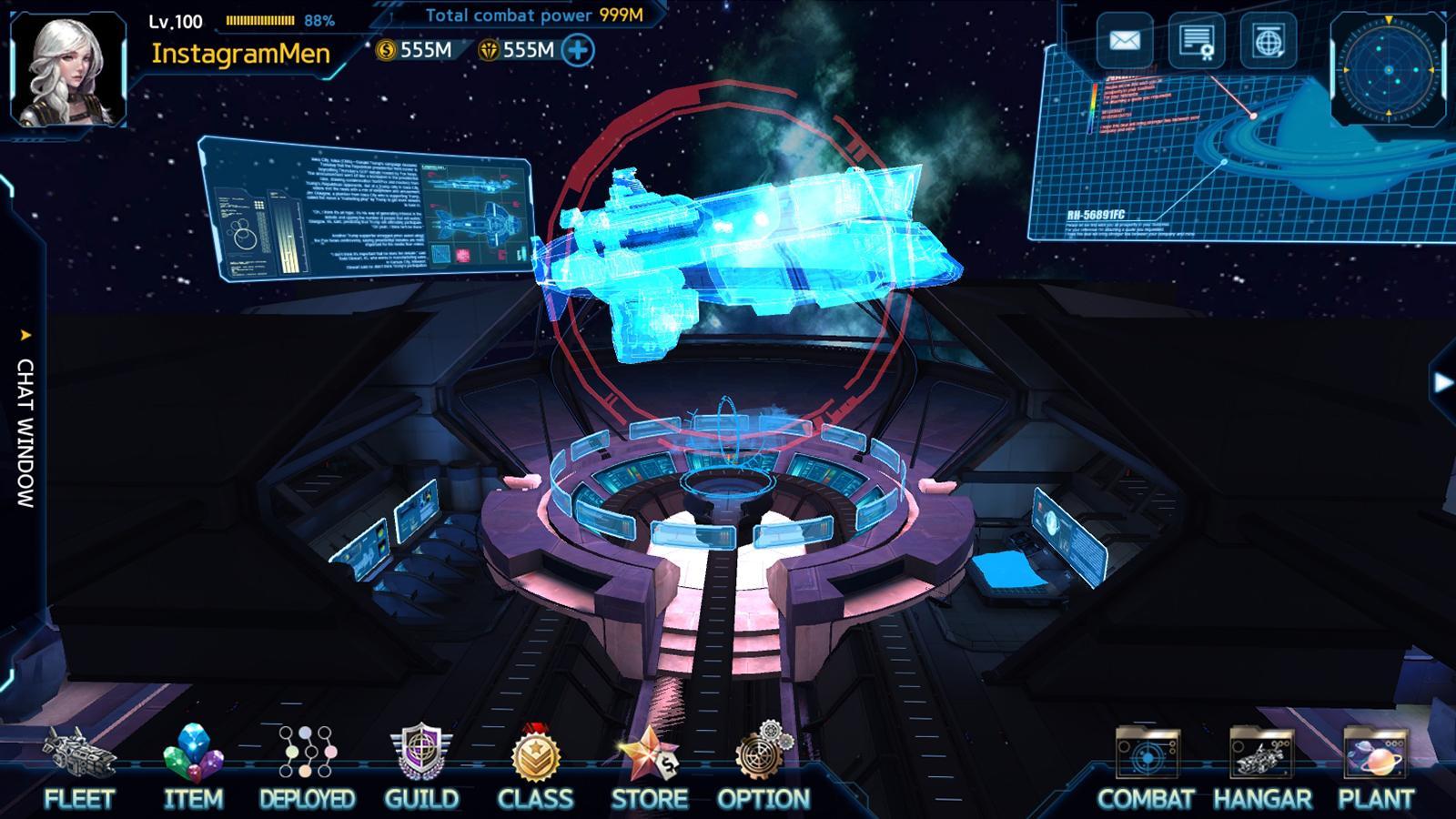1456x819 pixels.
Task: Open the Item inventory
Action: click(x=193, y=767)
